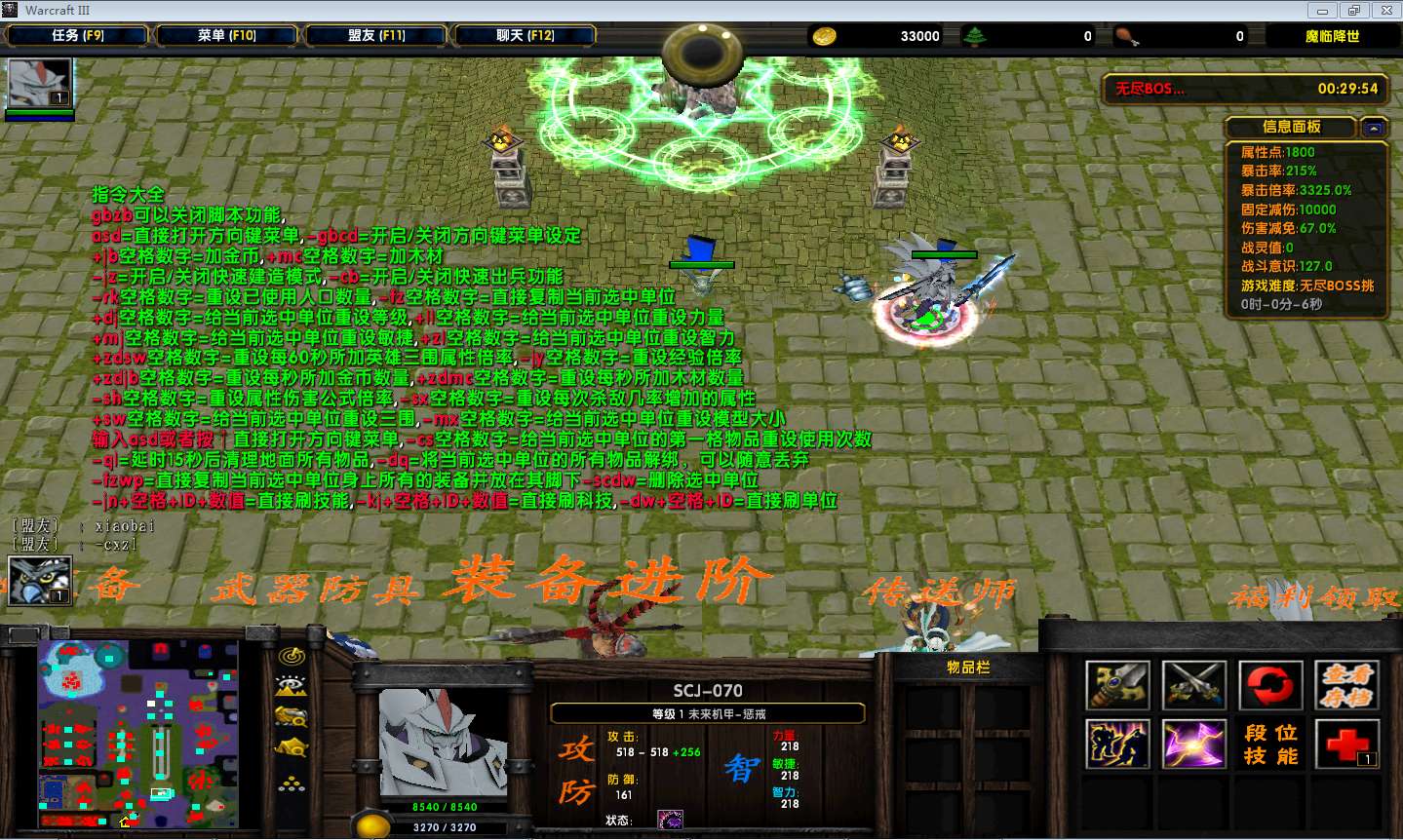Click the large unit portrait of SCJ-070
This screenshot has height=840, width=1403.
coord(444,743)
